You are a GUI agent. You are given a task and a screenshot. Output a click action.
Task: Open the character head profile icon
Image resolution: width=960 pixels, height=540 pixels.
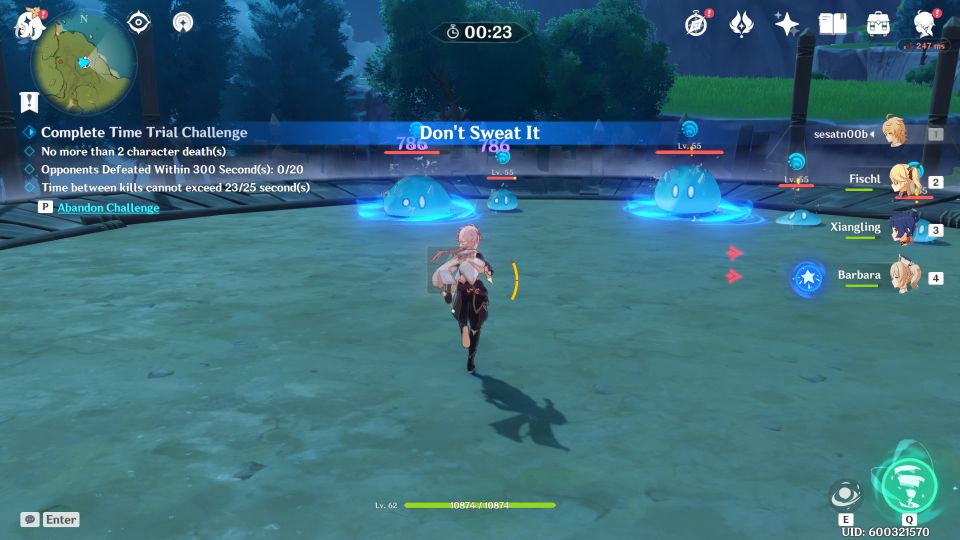point(924,24)
